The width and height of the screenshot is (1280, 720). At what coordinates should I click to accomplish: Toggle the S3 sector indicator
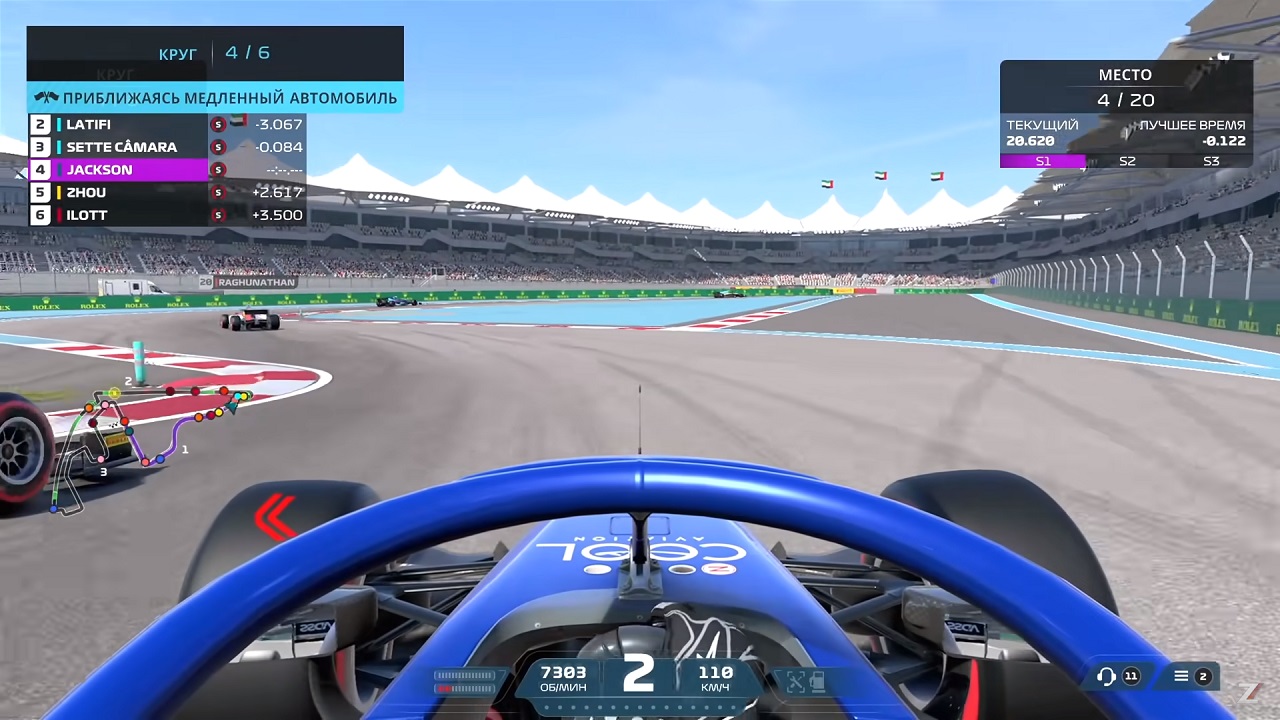[1211, 161]
